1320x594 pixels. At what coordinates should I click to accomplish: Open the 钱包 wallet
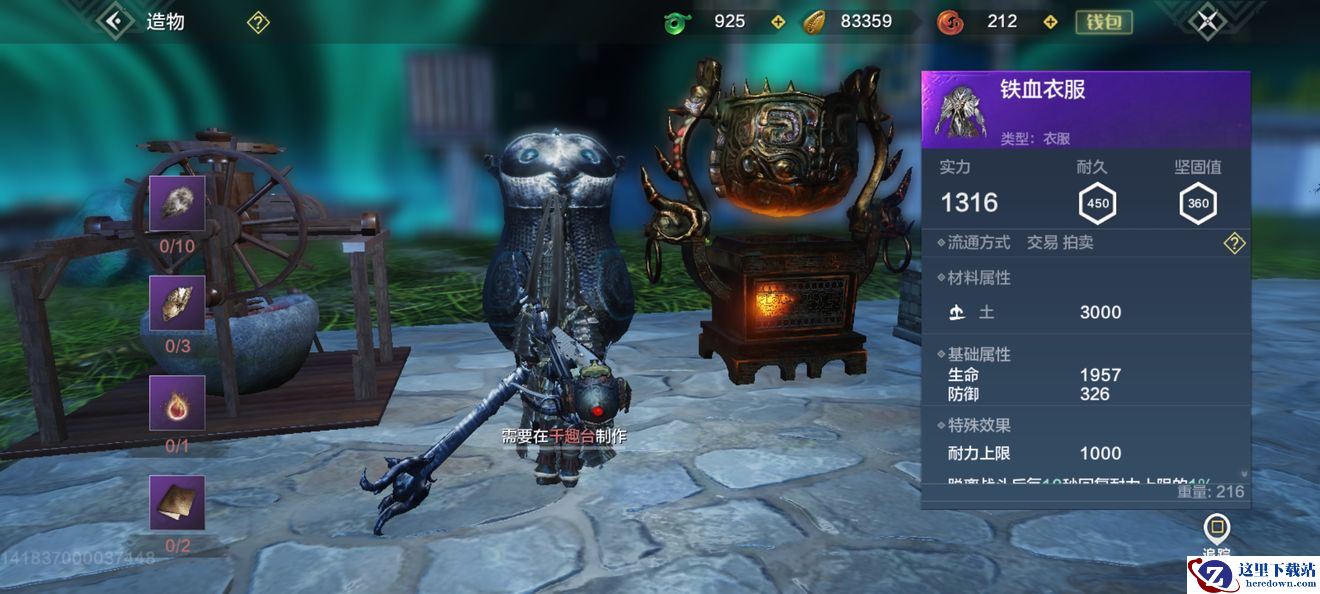(1103, 22)
